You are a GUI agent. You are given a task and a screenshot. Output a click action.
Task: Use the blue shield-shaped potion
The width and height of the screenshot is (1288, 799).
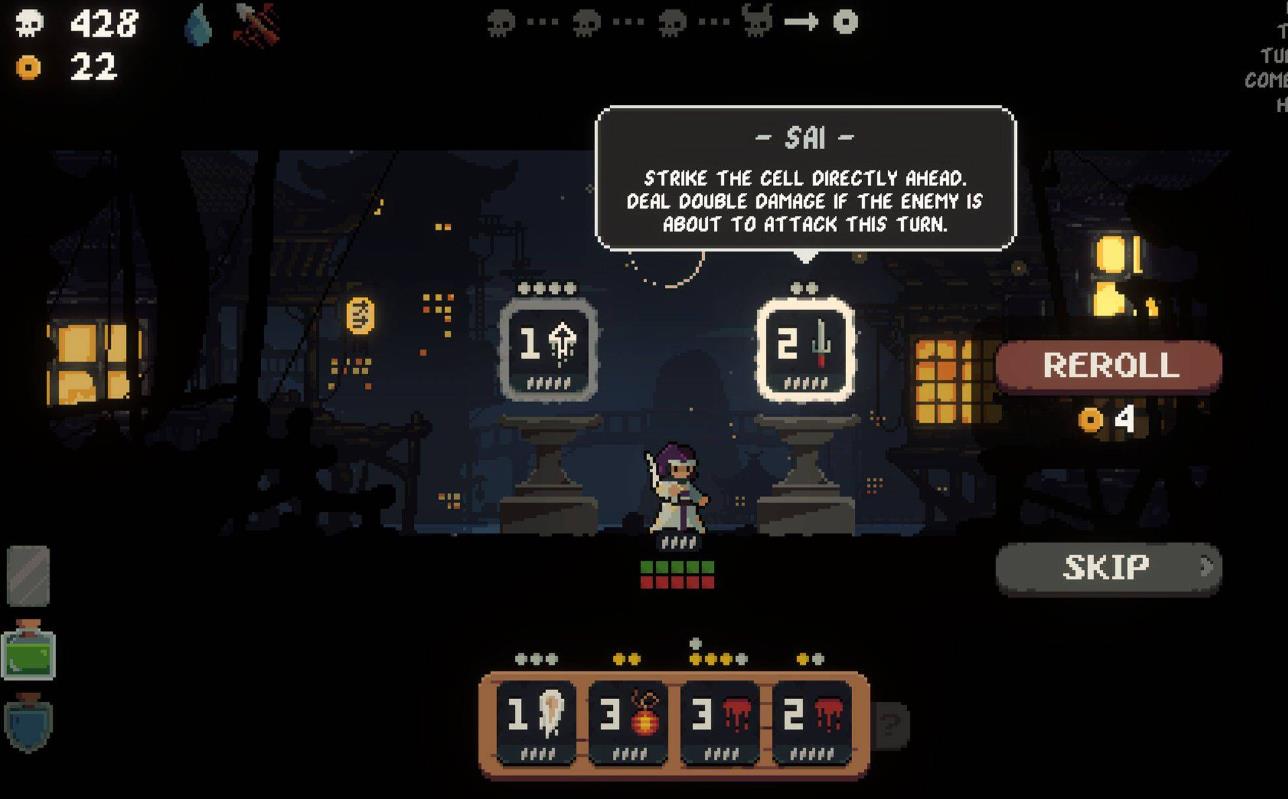tap(28, 724)
